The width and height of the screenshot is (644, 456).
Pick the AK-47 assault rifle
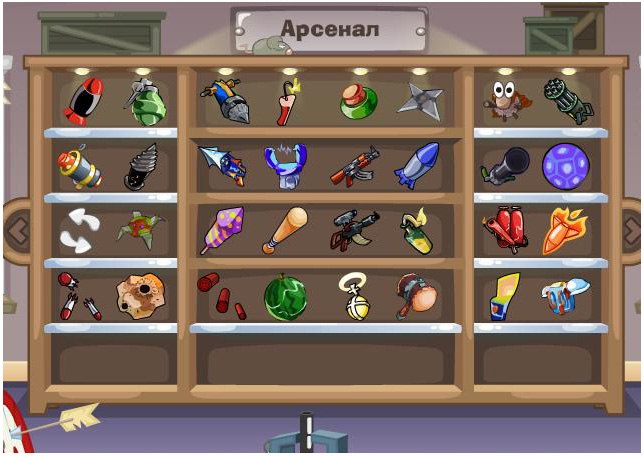[354, 167]
